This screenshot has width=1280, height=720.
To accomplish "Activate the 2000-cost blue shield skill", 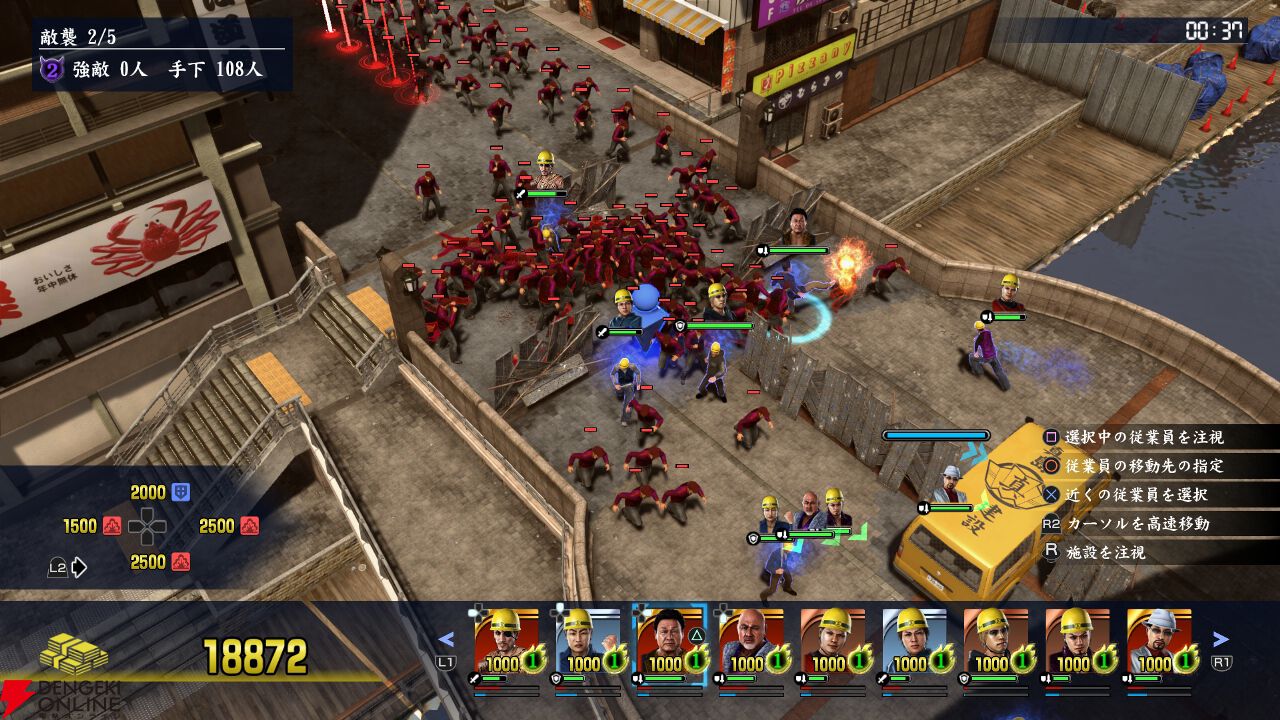I will tap(181, 492).
